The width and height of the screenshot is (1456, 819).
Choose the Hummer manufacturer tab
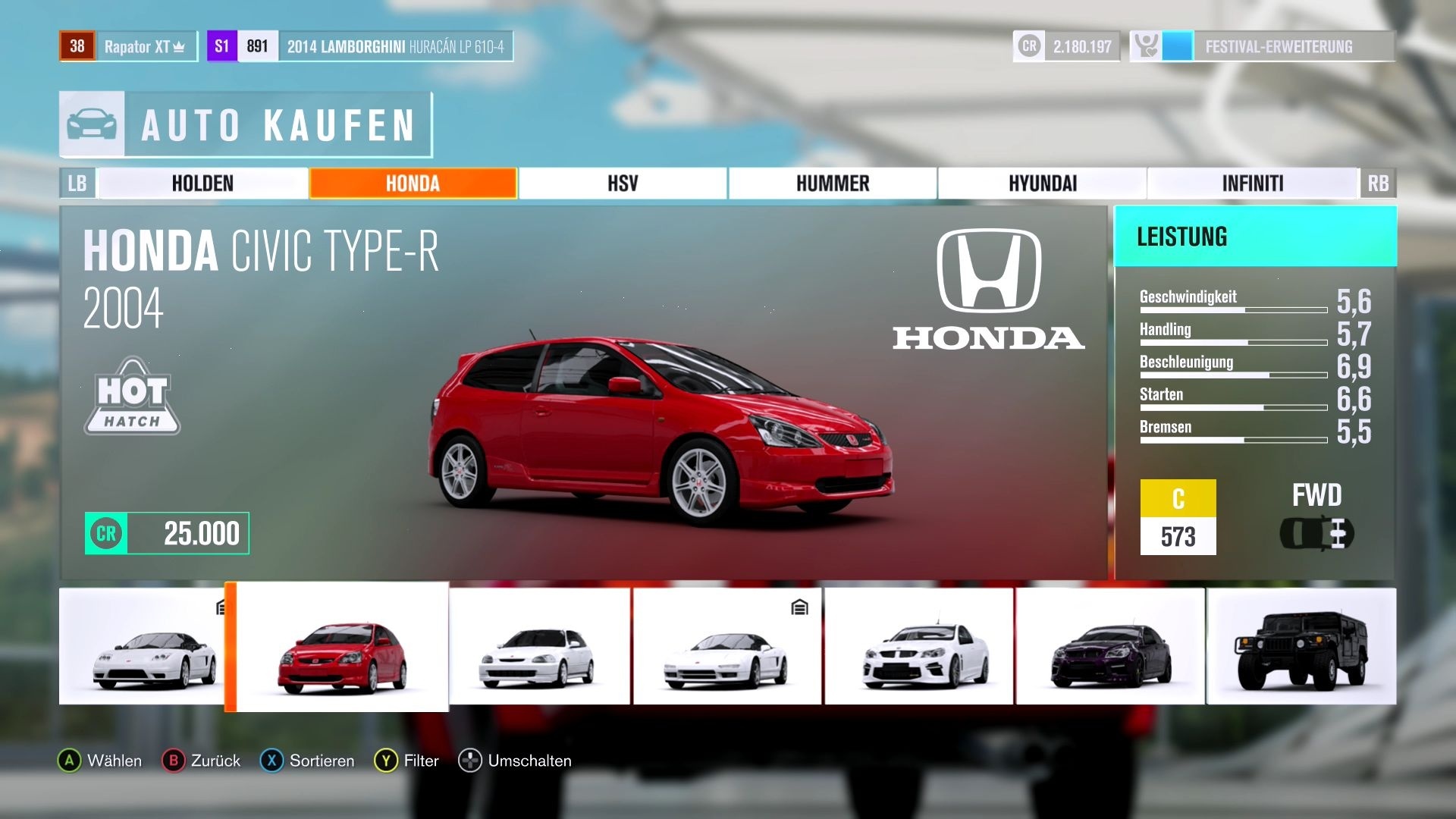pos(833,184)
